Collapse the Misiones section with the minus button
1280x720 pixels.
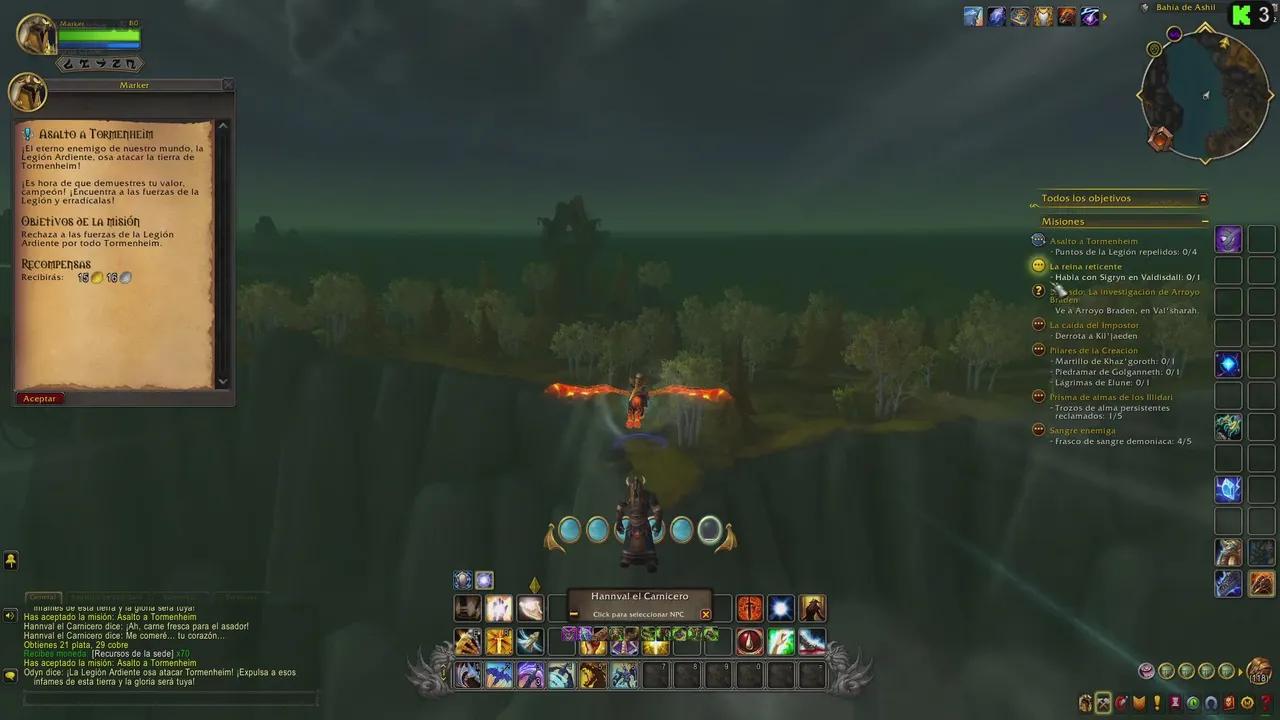(x=1205, y=221)
